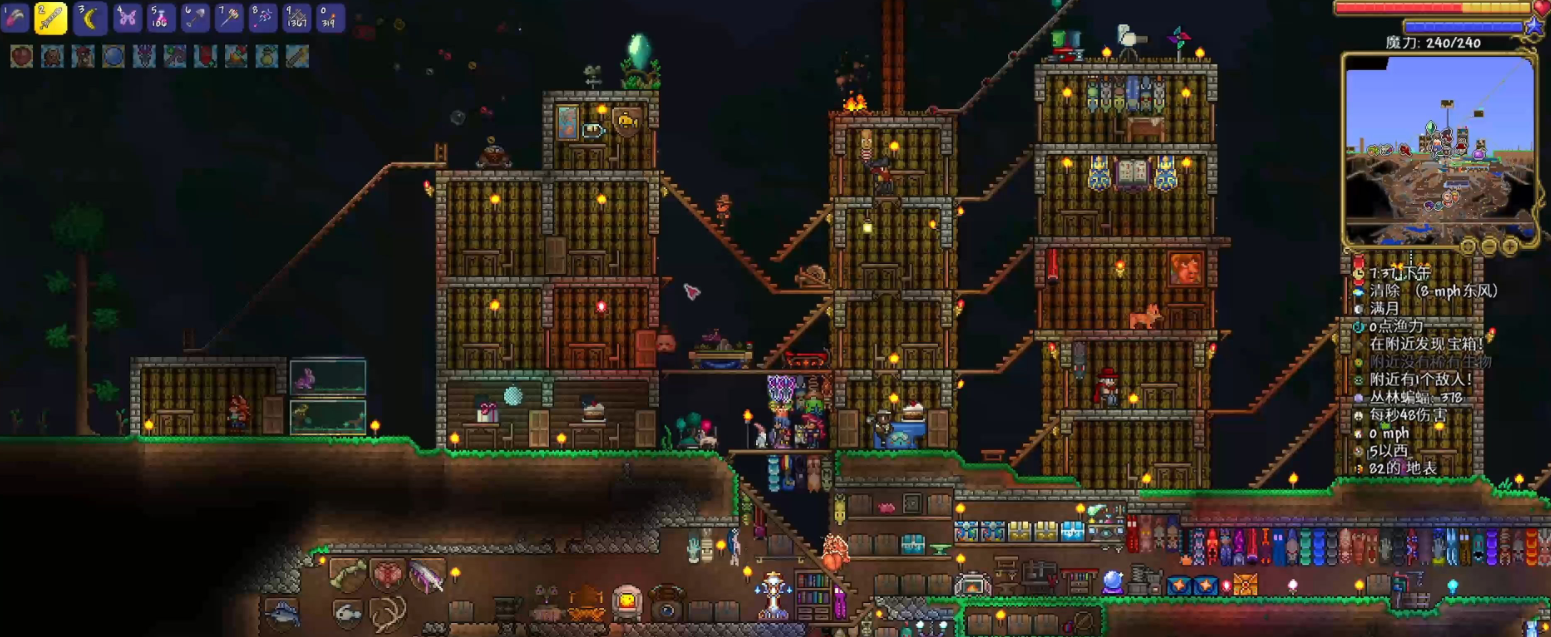The height and width of the screenshot is (637, 1551).
Task: Reset the minimap zoom with center button
Action: tap(1468, 245)
